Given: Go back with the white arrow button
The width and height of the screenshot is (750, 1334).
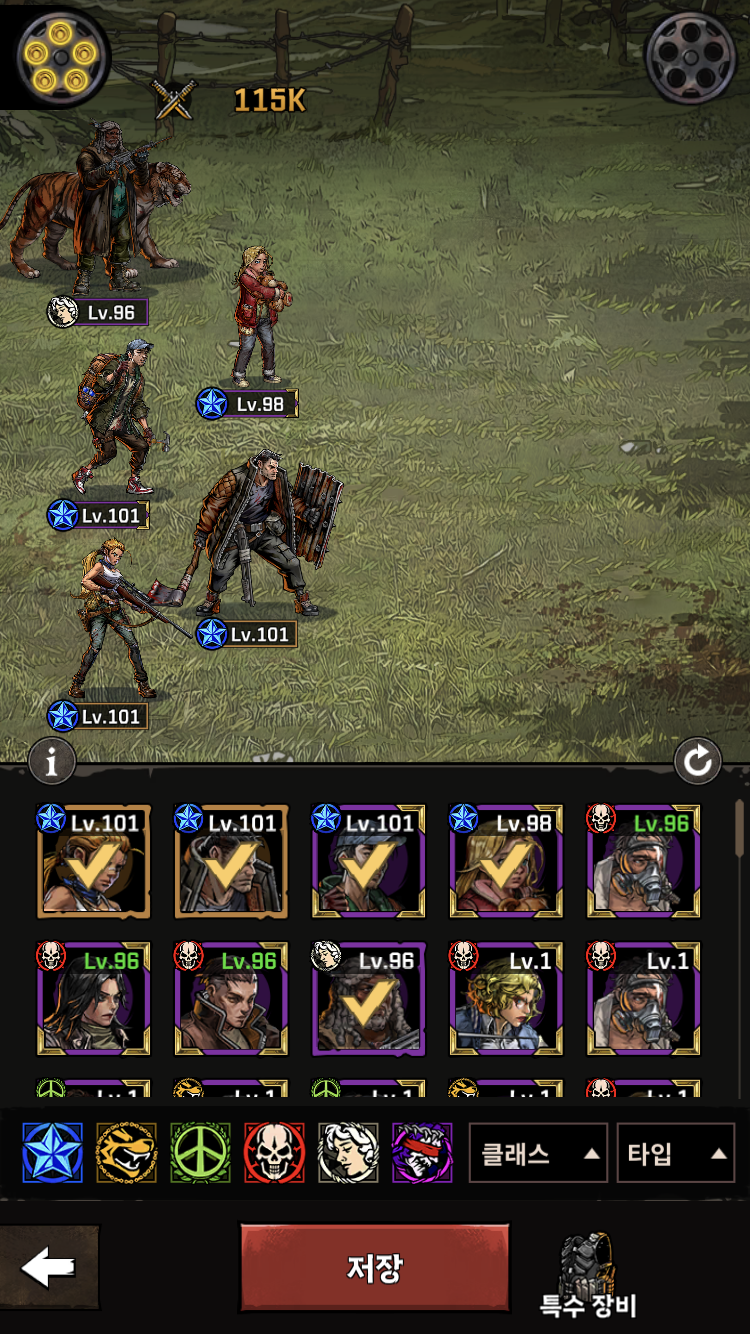Looking at the screenshot, I should tap(49, 1267).
